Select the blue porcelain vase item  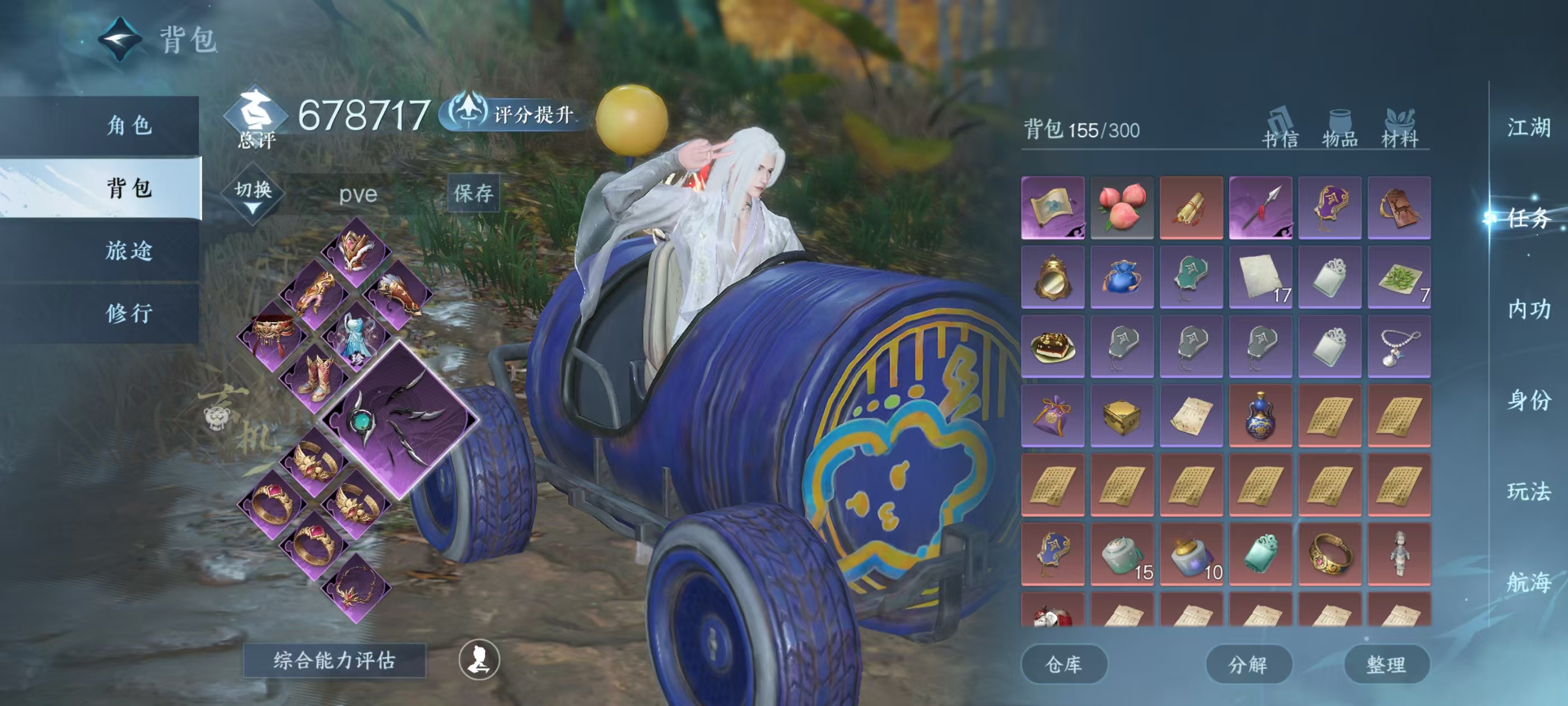[1260, 415]
